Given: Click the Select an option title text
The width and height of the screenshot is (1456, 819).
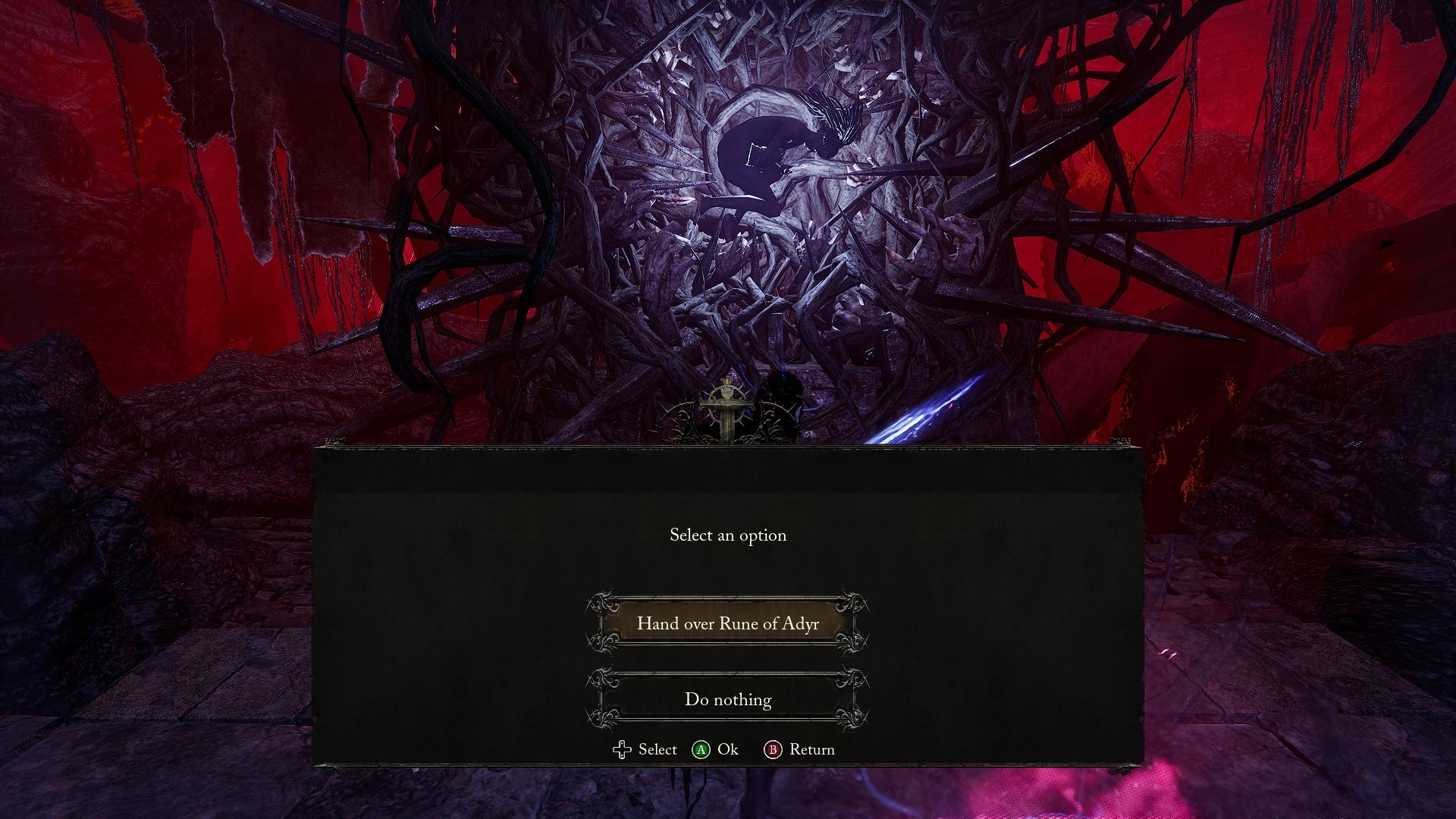Looking at the screenshot, I should point(728,535).
